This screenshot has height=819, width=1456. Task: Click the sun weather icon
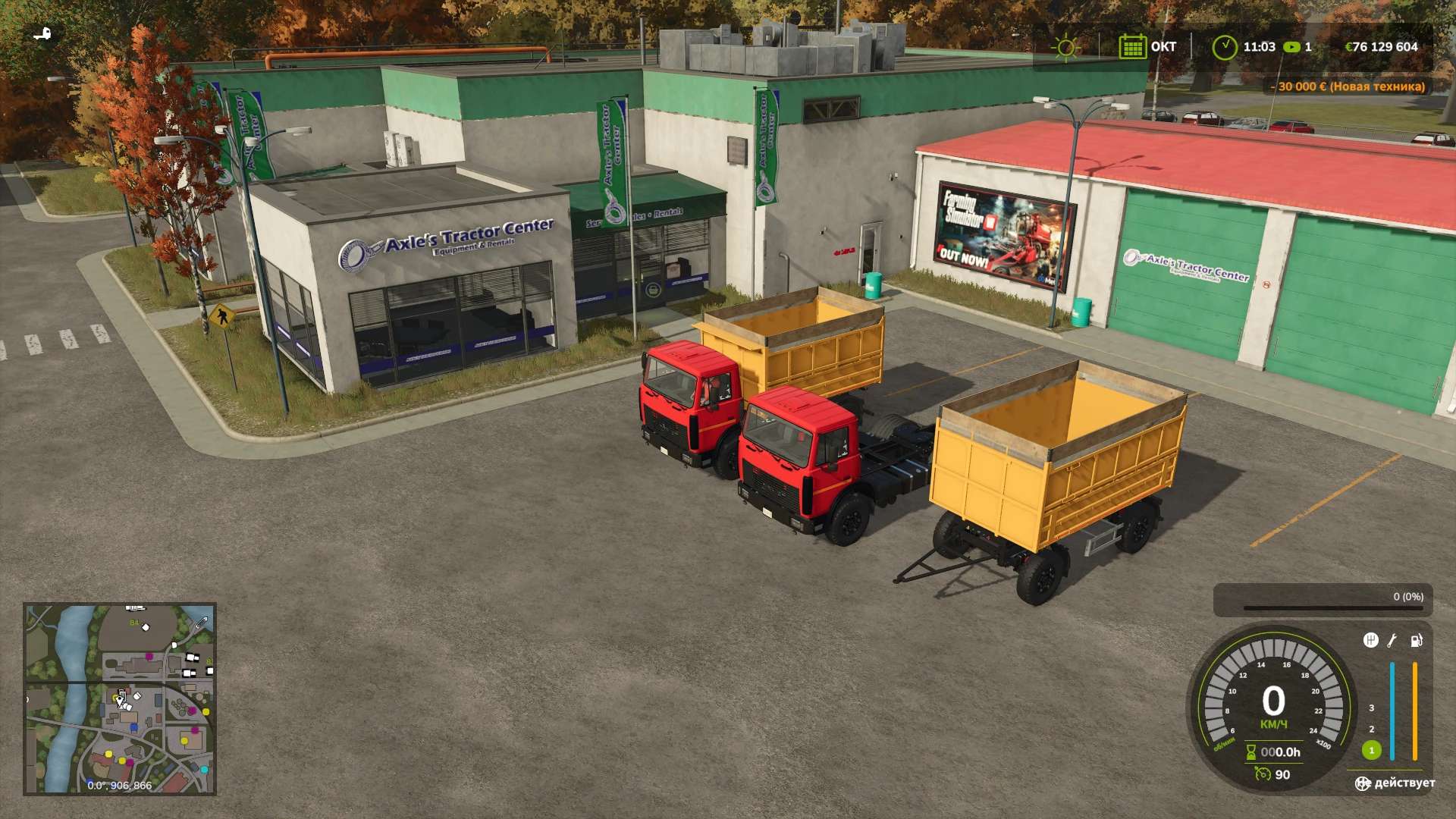[1065, 47]
